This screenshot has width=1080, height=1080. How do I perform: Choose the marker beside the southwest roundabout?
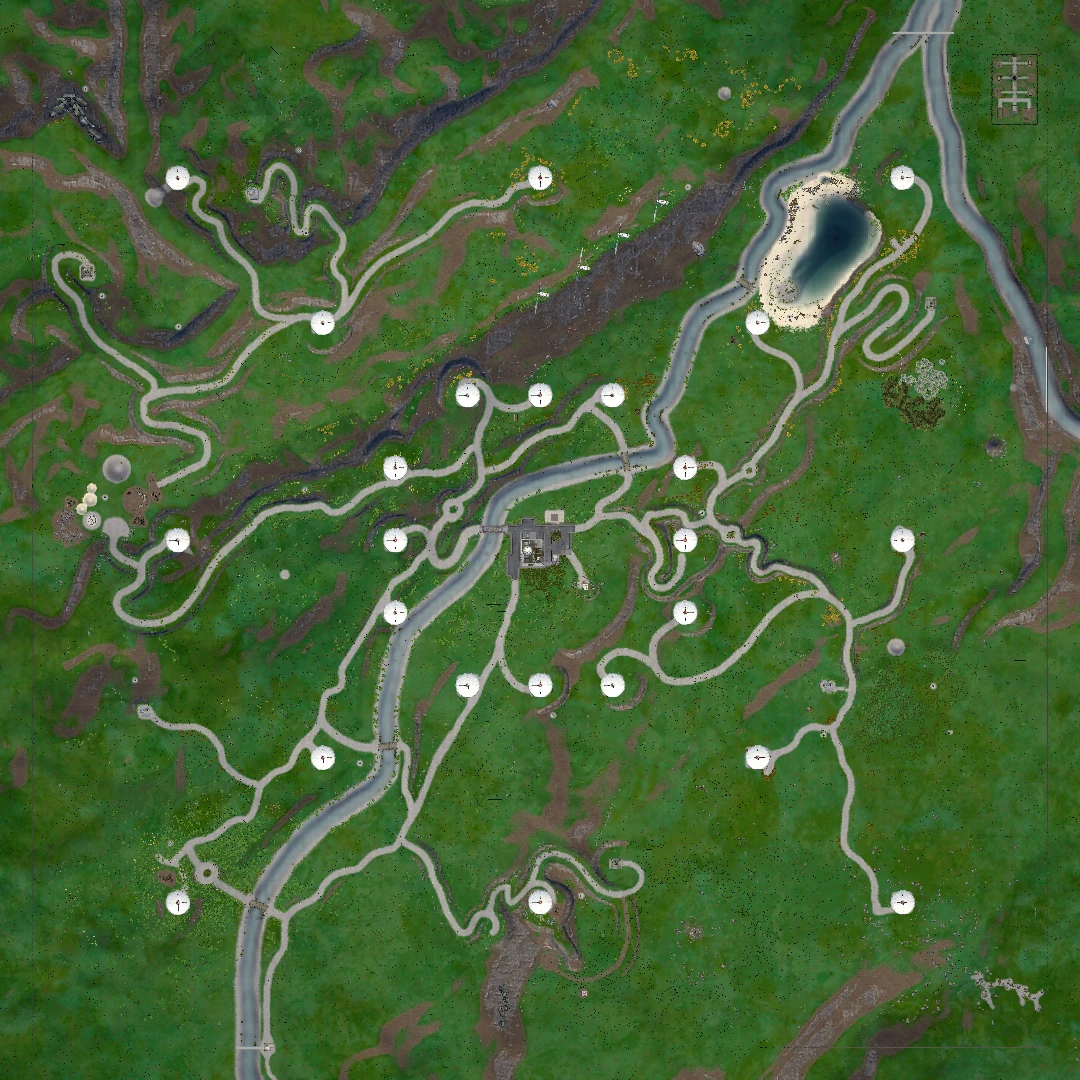click(x=178, y=902)
